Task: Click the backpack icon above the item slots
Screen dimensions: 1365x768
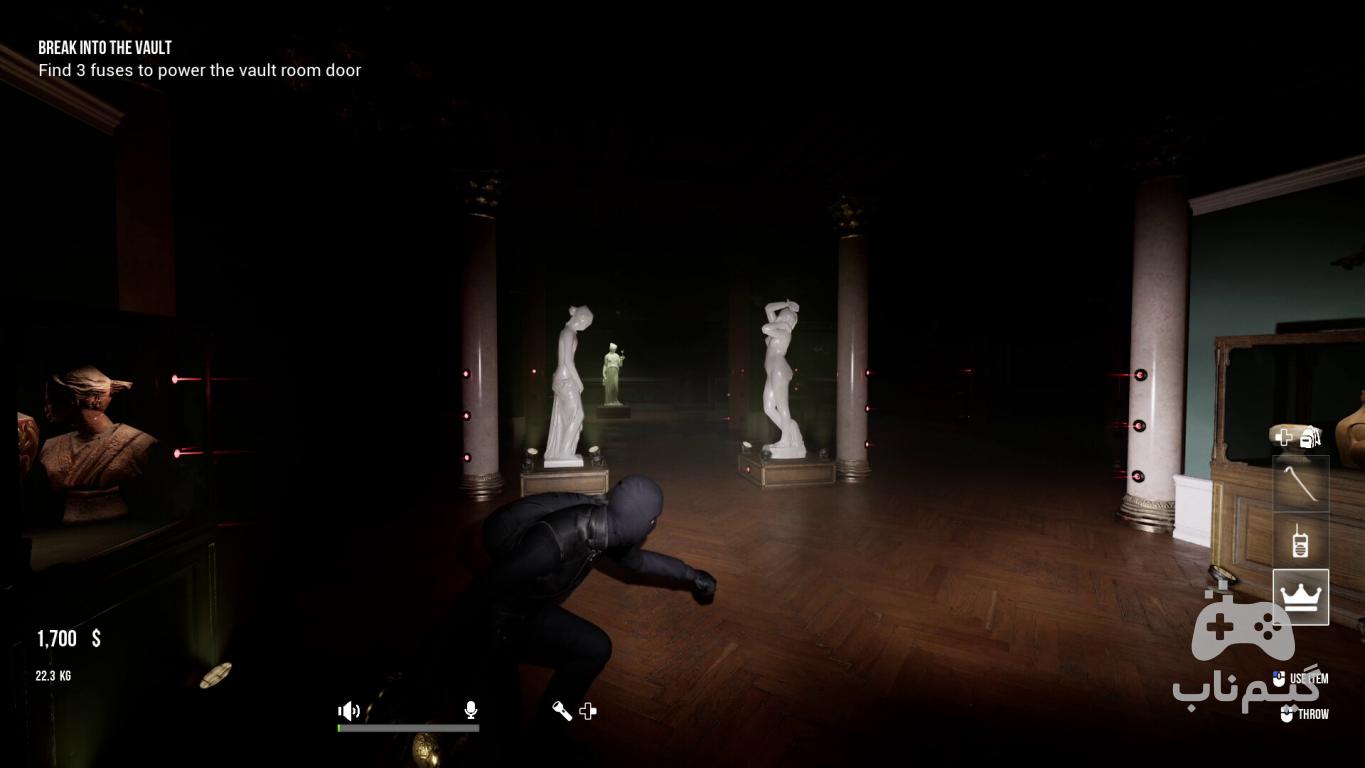Action: pyautogui.click(x=1311, y=436)
